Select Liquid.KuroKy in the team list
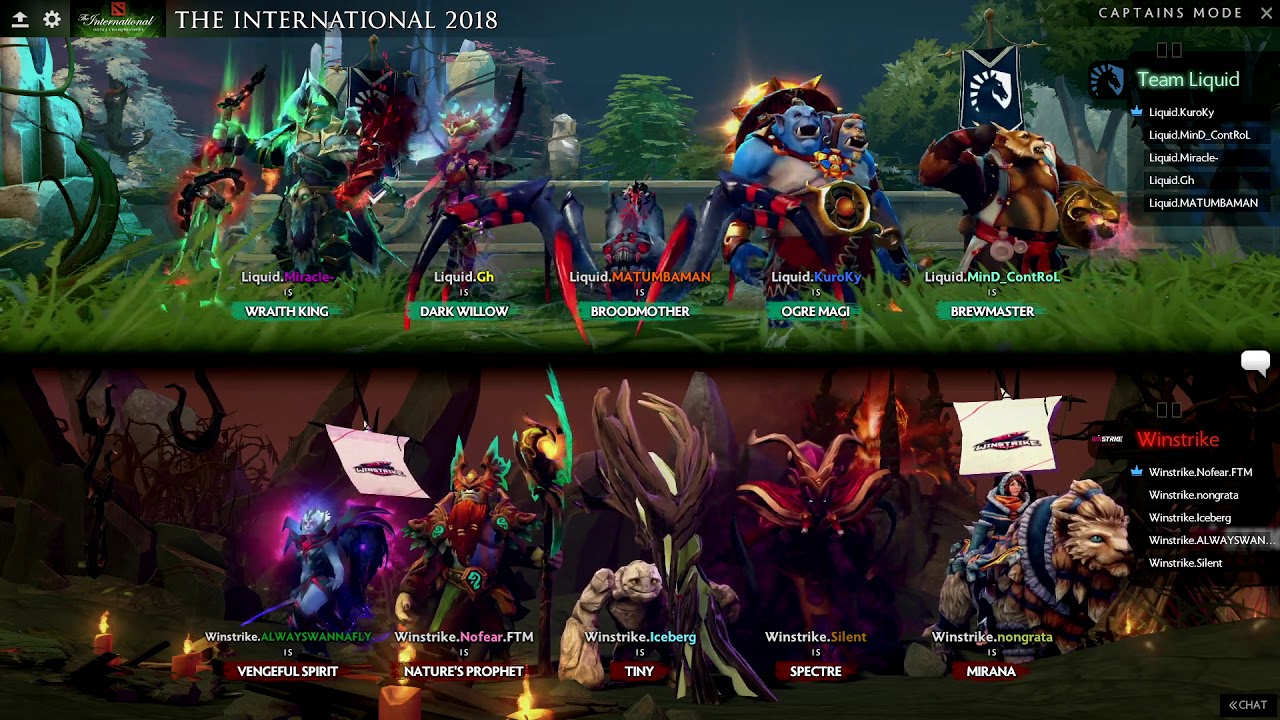This screenshot has height=720, width=1280. [x=1181, y=112]
